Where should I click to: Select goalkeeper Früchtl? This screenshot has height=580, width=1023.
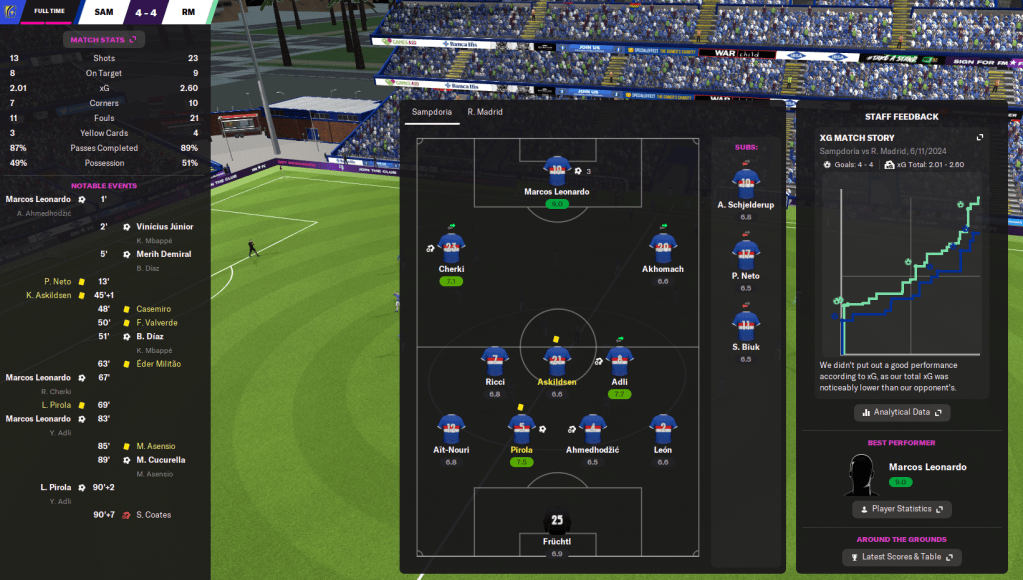tap(557, 521)
